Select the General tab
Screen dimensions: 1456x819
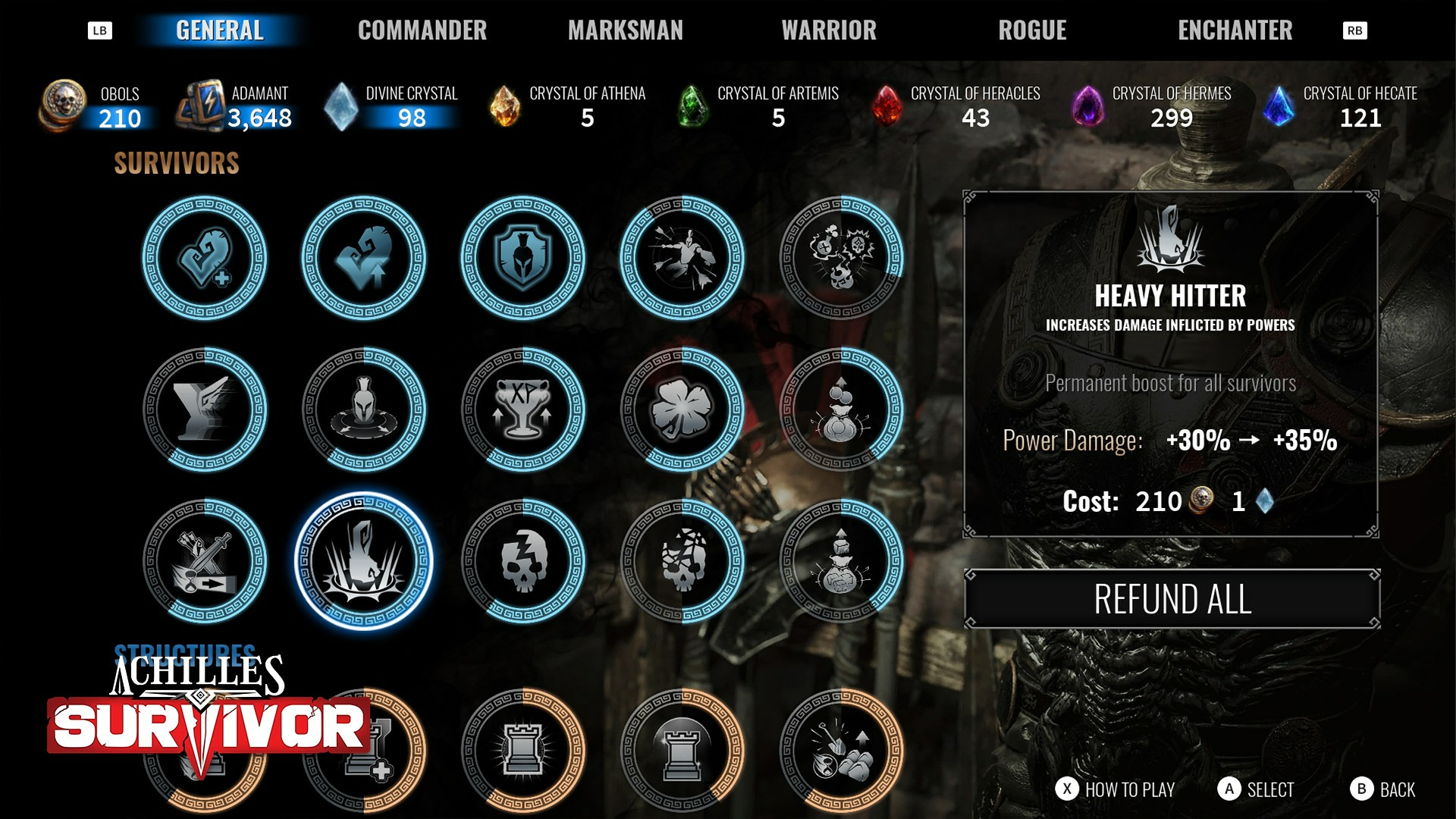click(x=220, y=30)
